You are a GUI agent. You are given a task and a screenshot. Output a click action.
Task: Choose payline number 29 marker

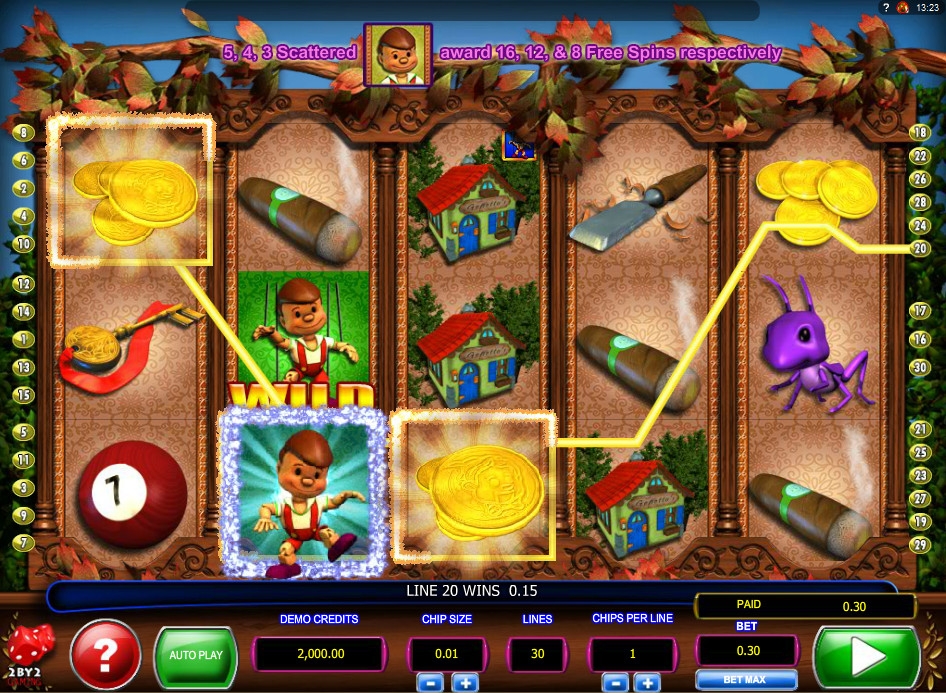[920, 543]
